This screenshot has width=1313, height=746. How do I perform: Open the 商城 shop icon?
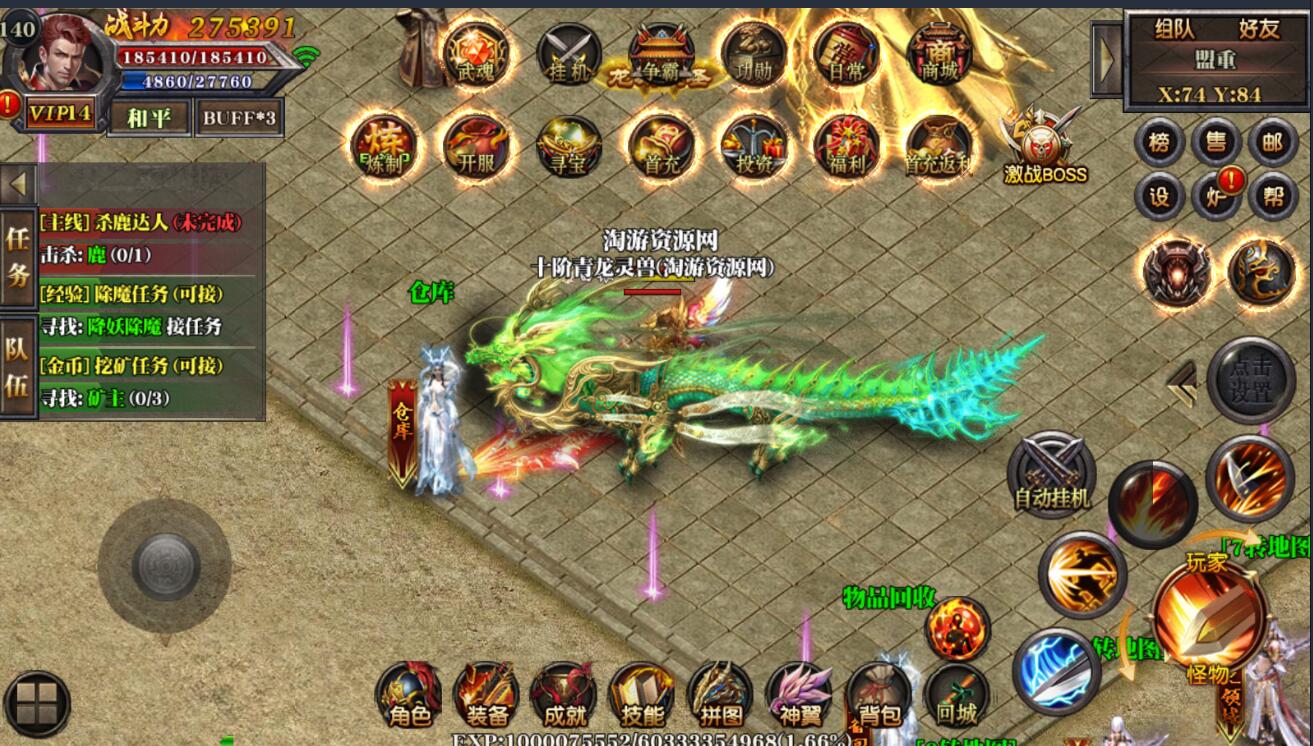point(939,54)
